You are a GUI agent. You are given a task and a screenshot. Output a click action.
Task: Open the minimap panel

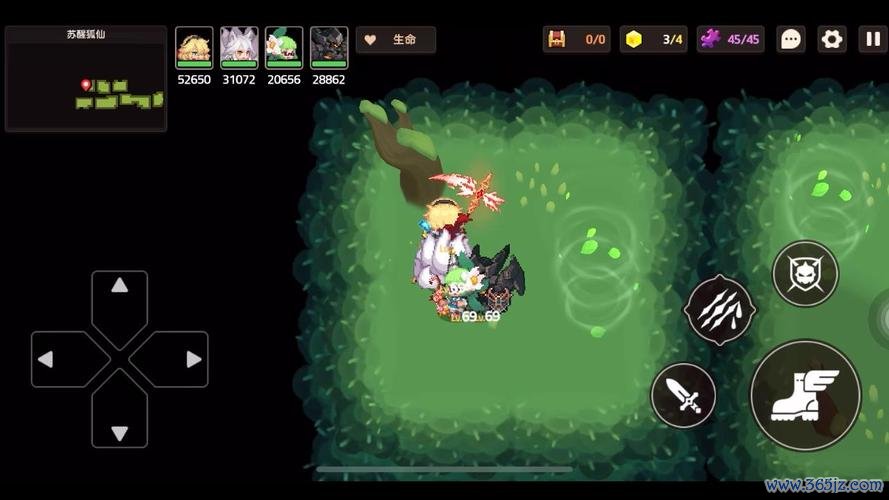pyautogui.click(x=86, y=80)
